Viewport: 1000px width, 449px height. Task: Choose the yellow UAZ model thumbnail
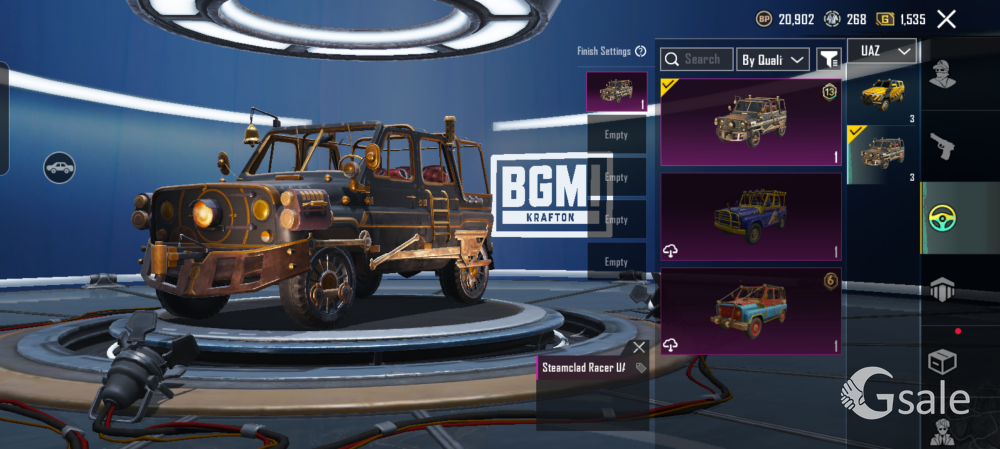point(883,95)
